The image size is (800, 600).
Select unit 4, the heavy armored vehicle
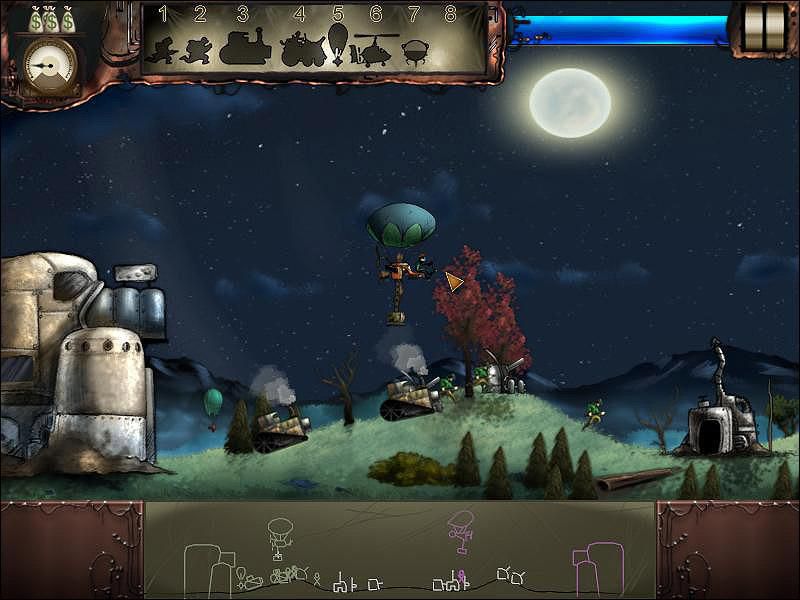point(299,48)
